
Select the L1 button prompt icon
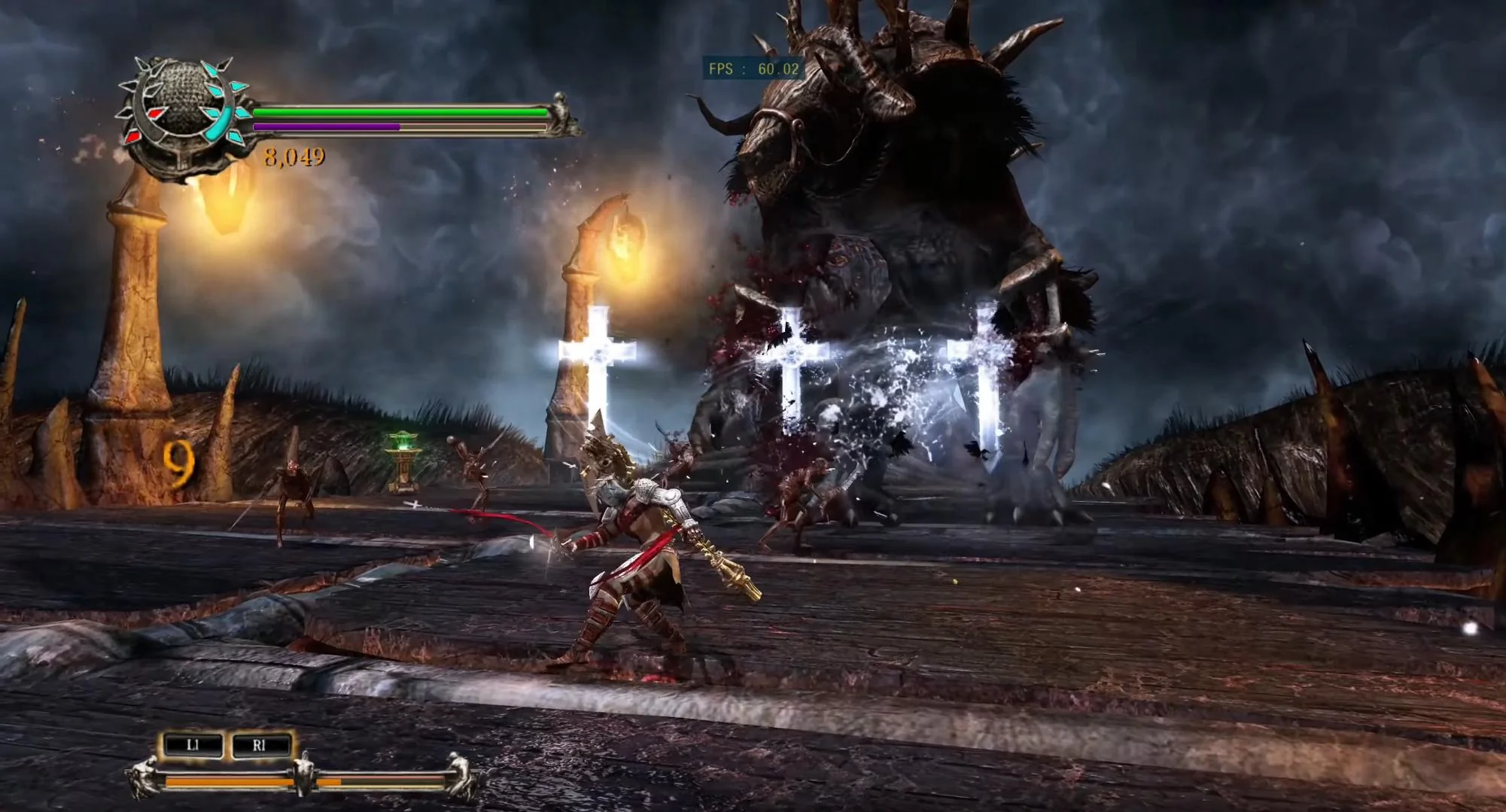coord(194,747)
